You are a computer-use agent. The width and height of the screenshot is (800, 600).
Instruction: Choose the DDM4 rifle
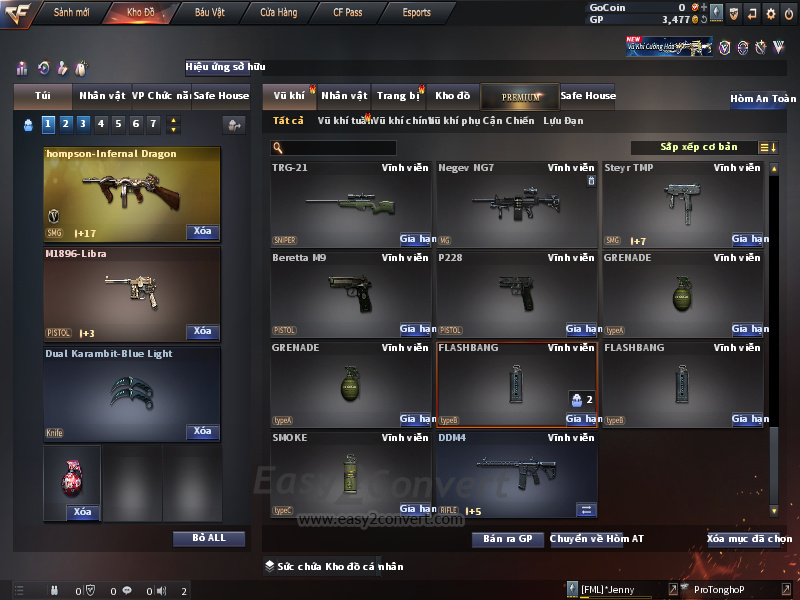pyautogui.click(x=518, y=473)
